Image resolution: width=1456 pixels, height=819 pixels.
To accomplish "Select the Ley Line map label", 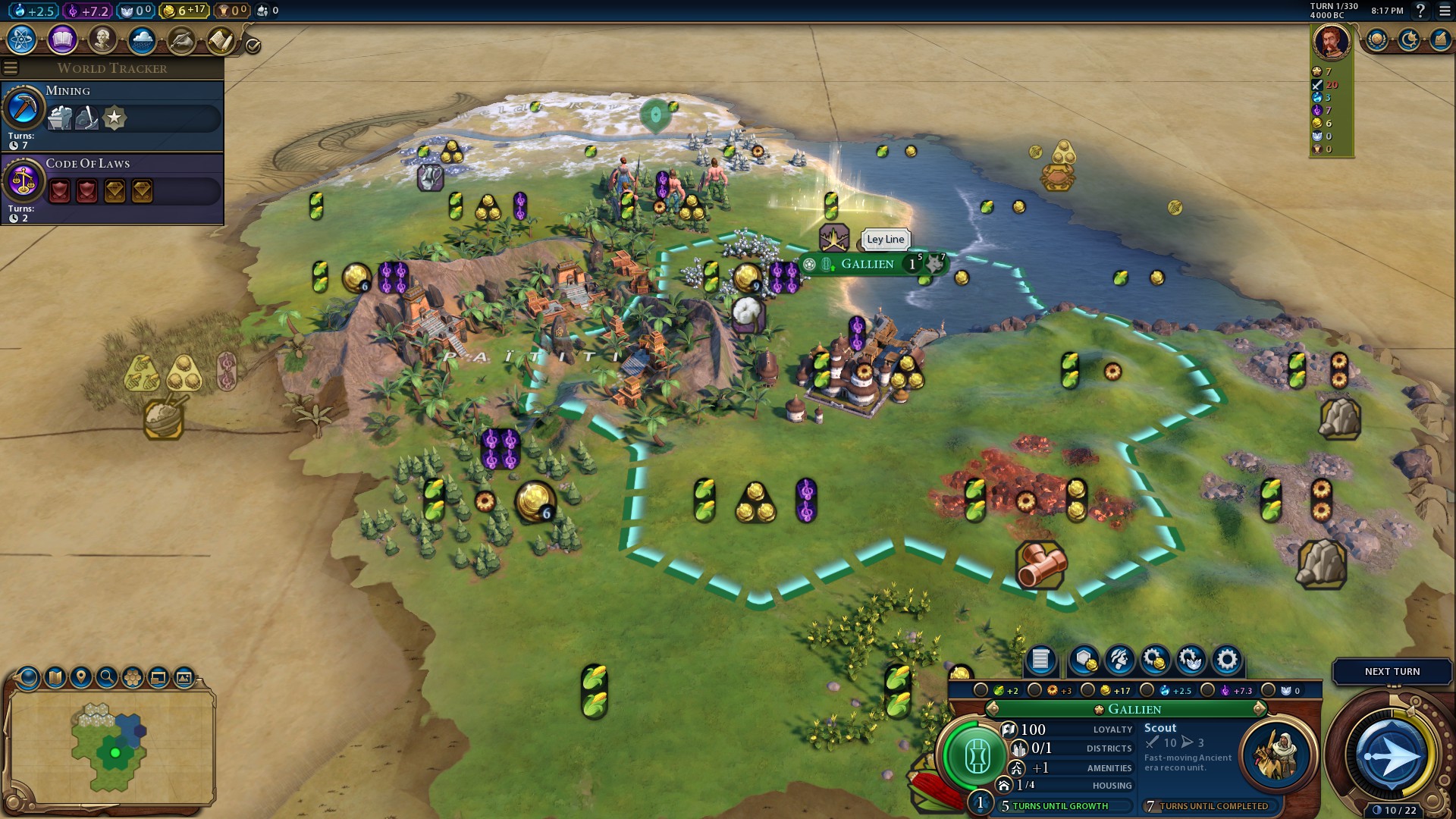I will pos(885,240).
